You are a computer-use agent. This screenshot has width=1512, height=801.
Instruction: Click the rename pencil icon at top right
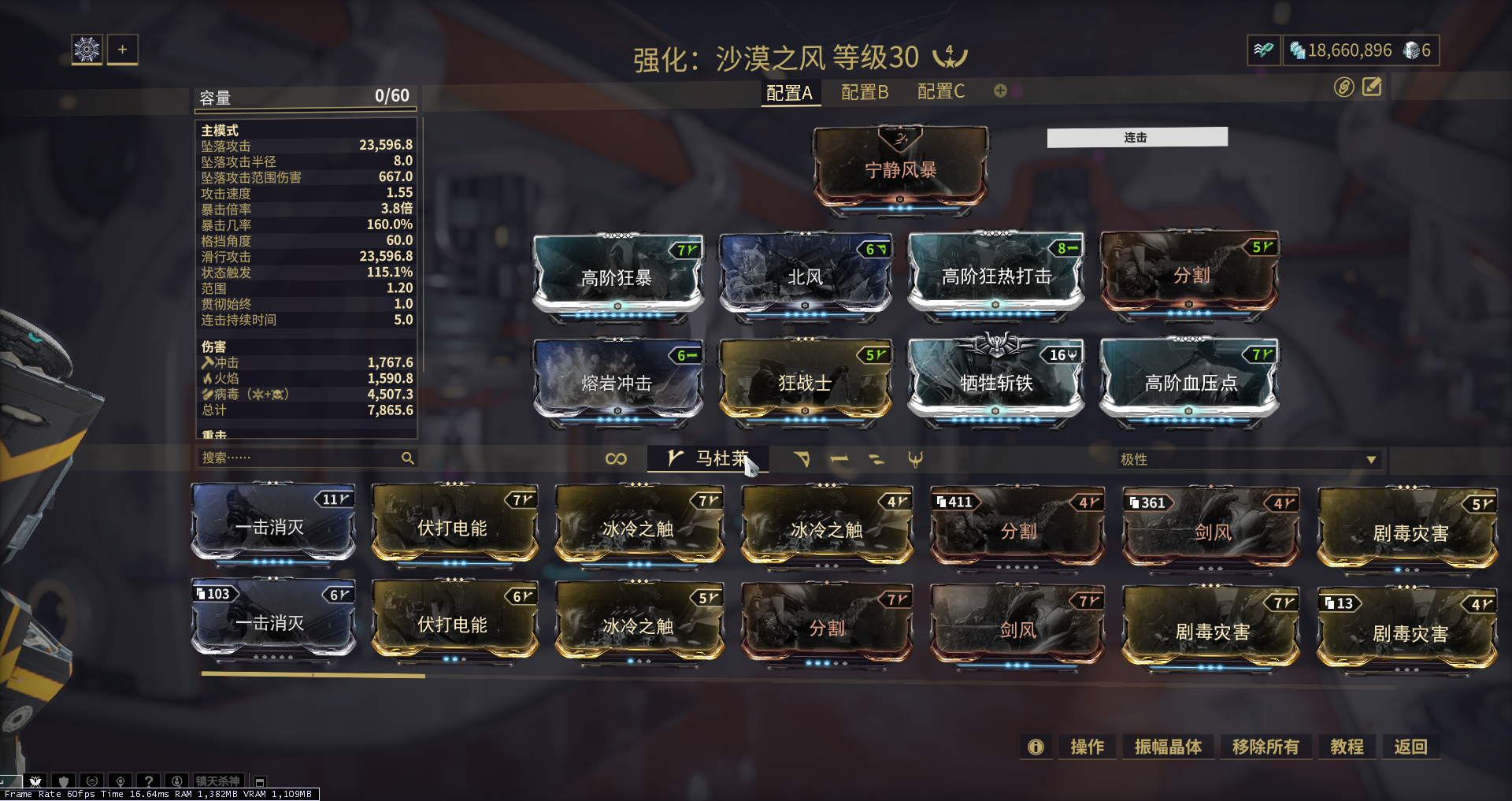point(1370,87)
